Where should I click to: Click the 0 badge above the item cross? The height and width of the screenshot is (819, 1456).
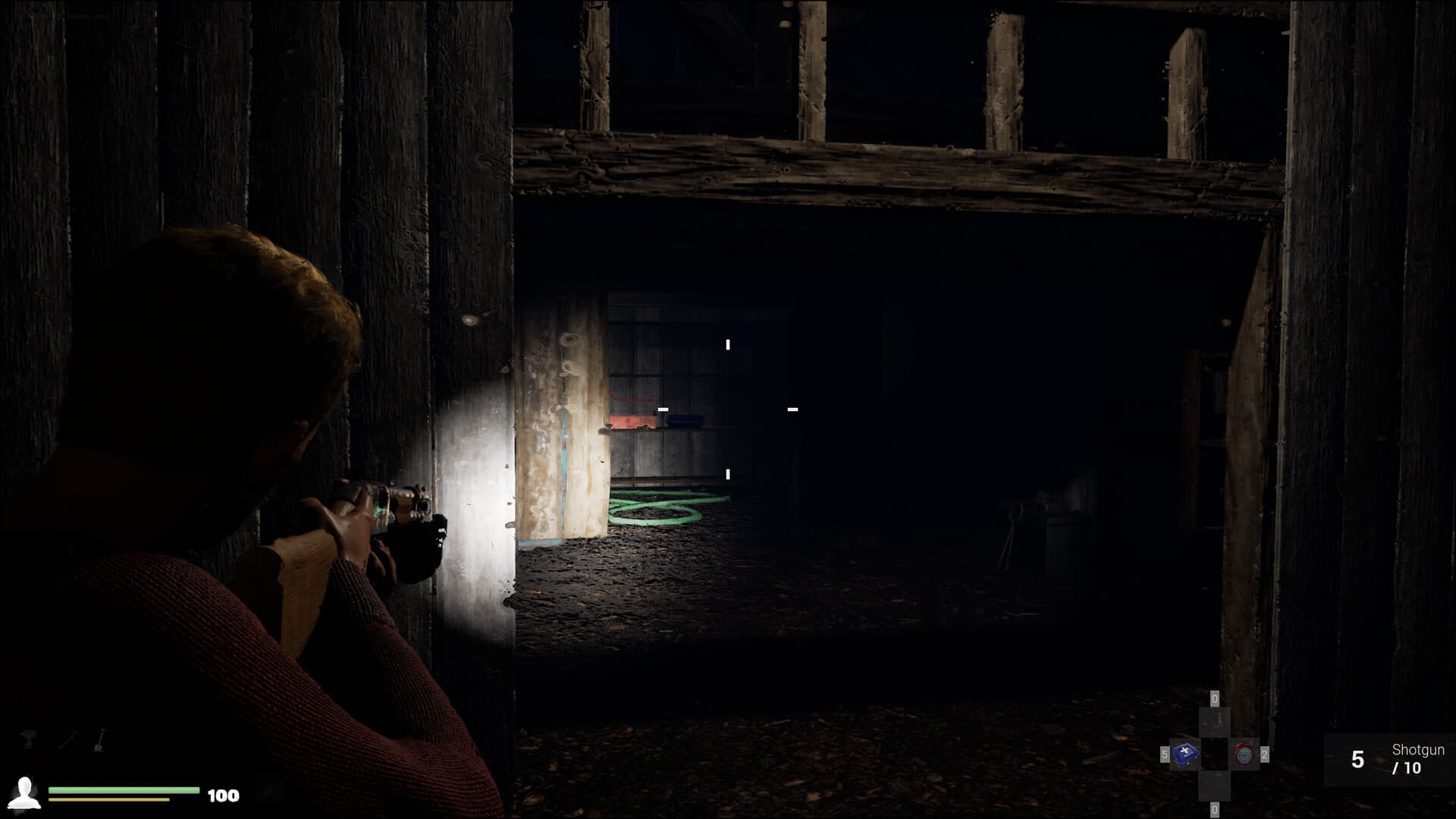tap(1215, 698)
